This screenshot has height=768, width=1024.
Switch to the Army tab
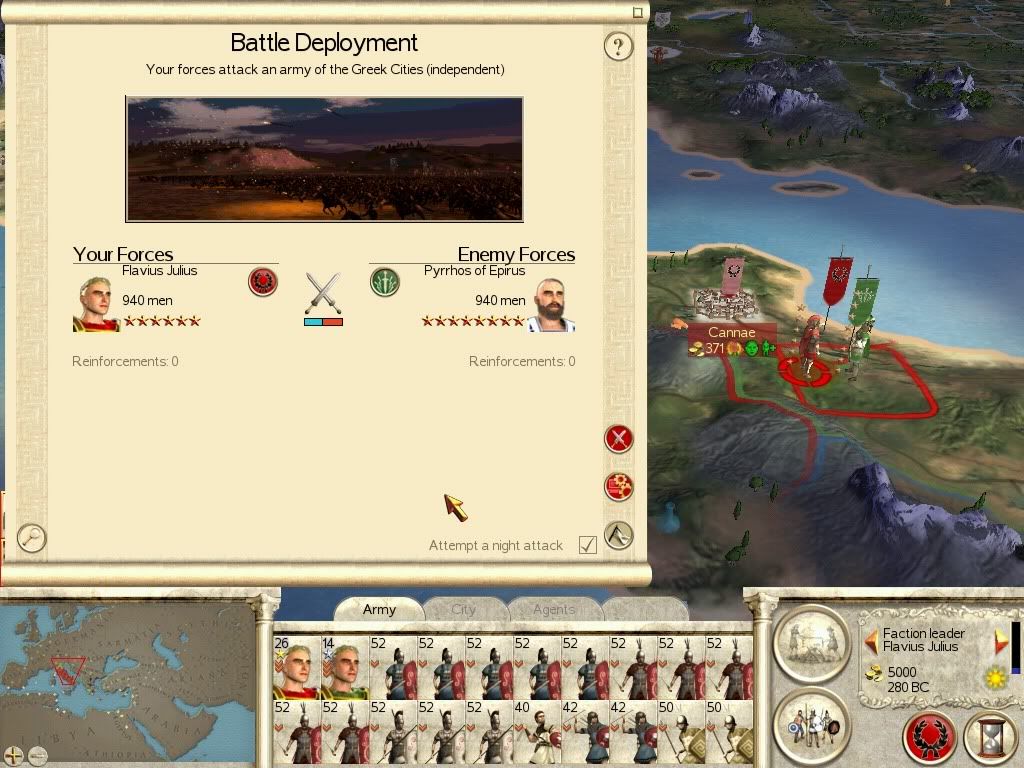[379, 609]
